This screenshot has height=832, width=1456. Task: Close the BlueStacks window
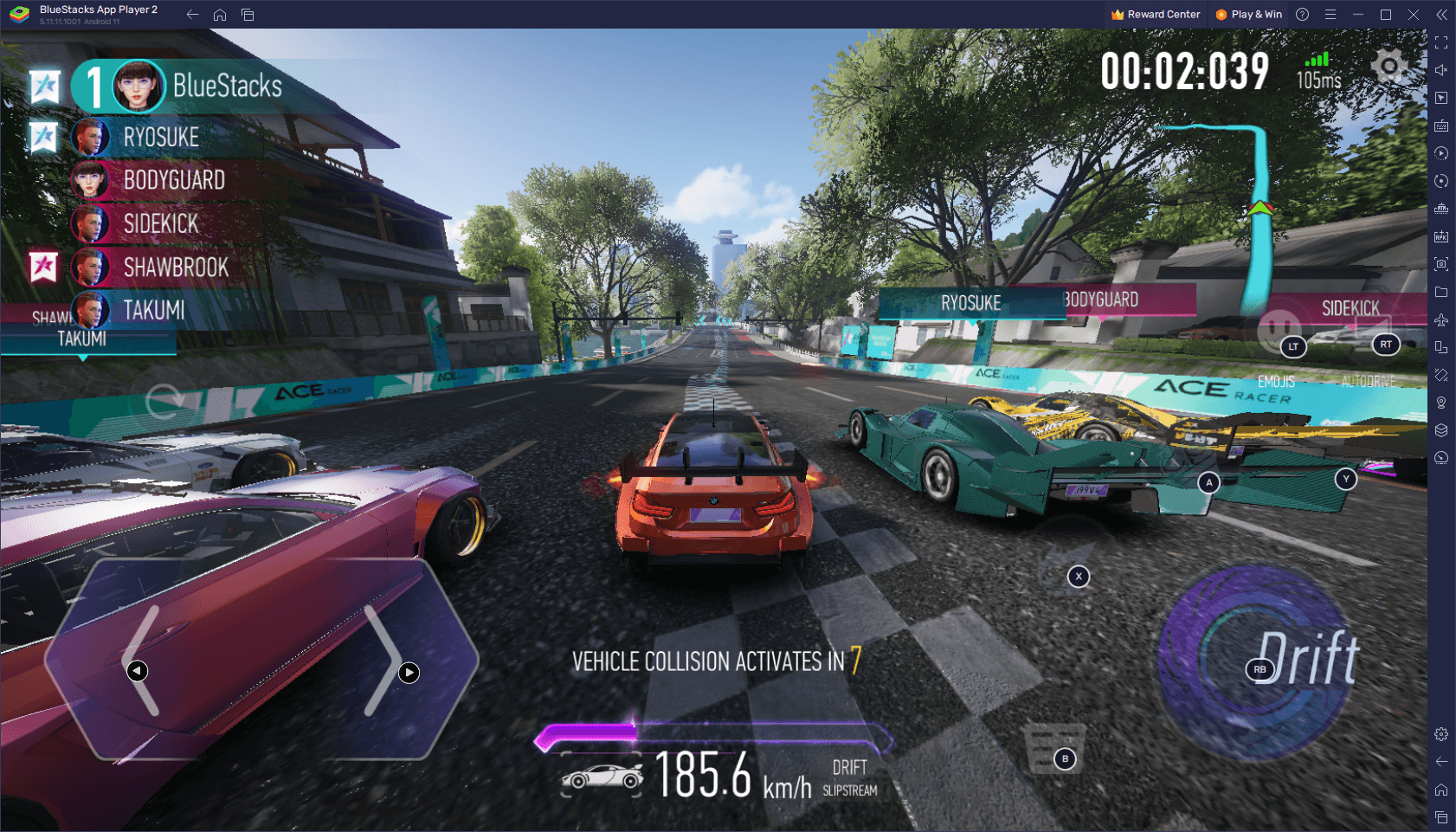(x=1414, y=15)
